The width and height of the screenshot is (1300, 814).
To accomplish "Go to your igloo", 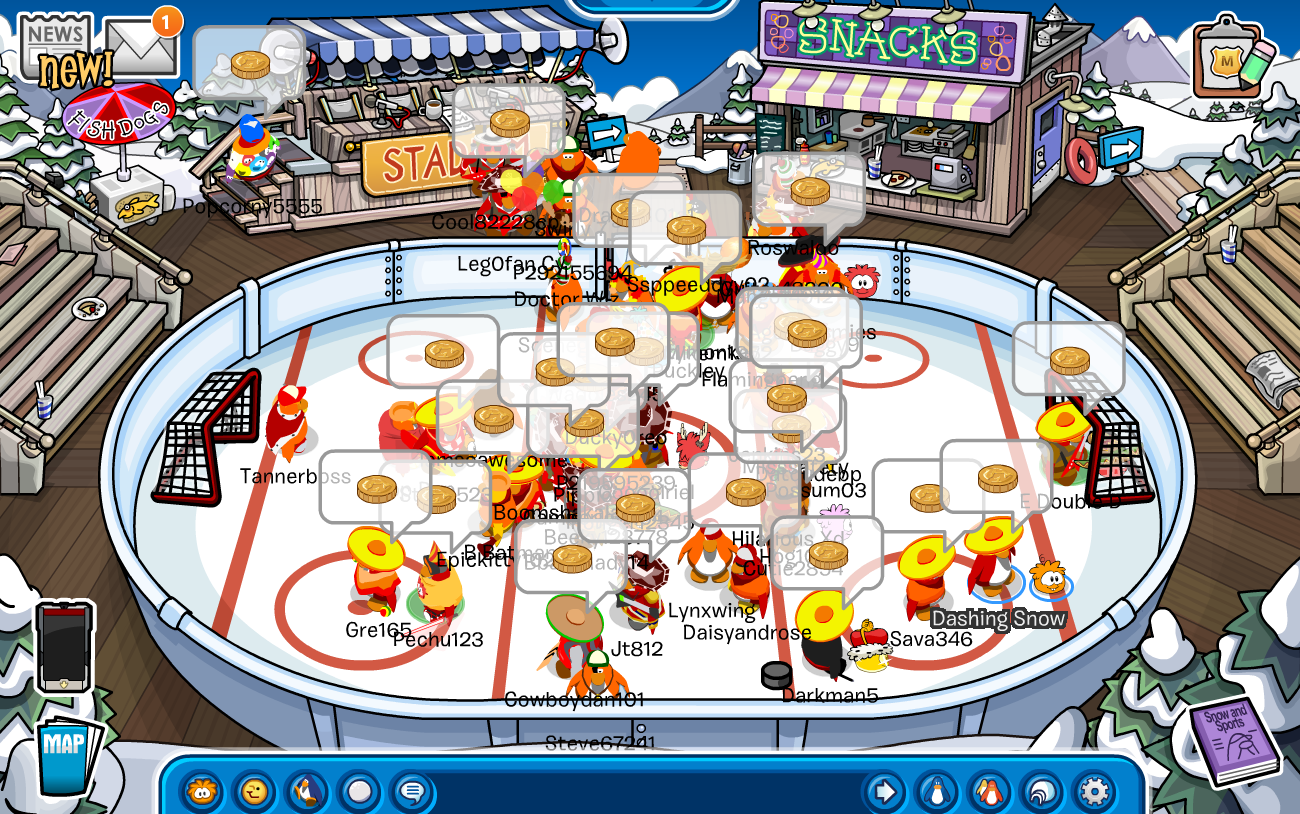I will pos(1041,792).
